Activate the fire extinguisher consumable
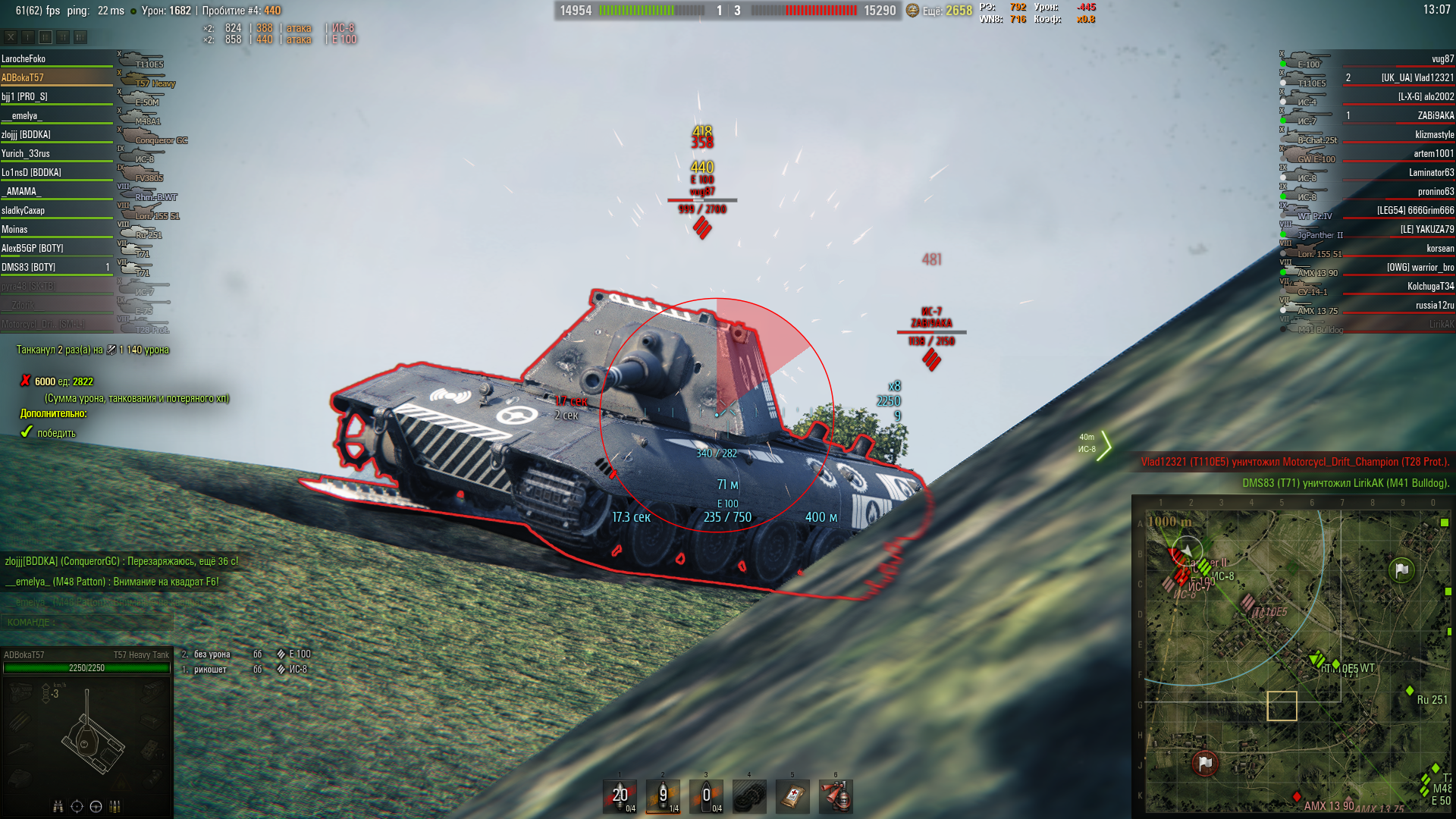Viewport: 1456px width, 819px height. [836, 796]
